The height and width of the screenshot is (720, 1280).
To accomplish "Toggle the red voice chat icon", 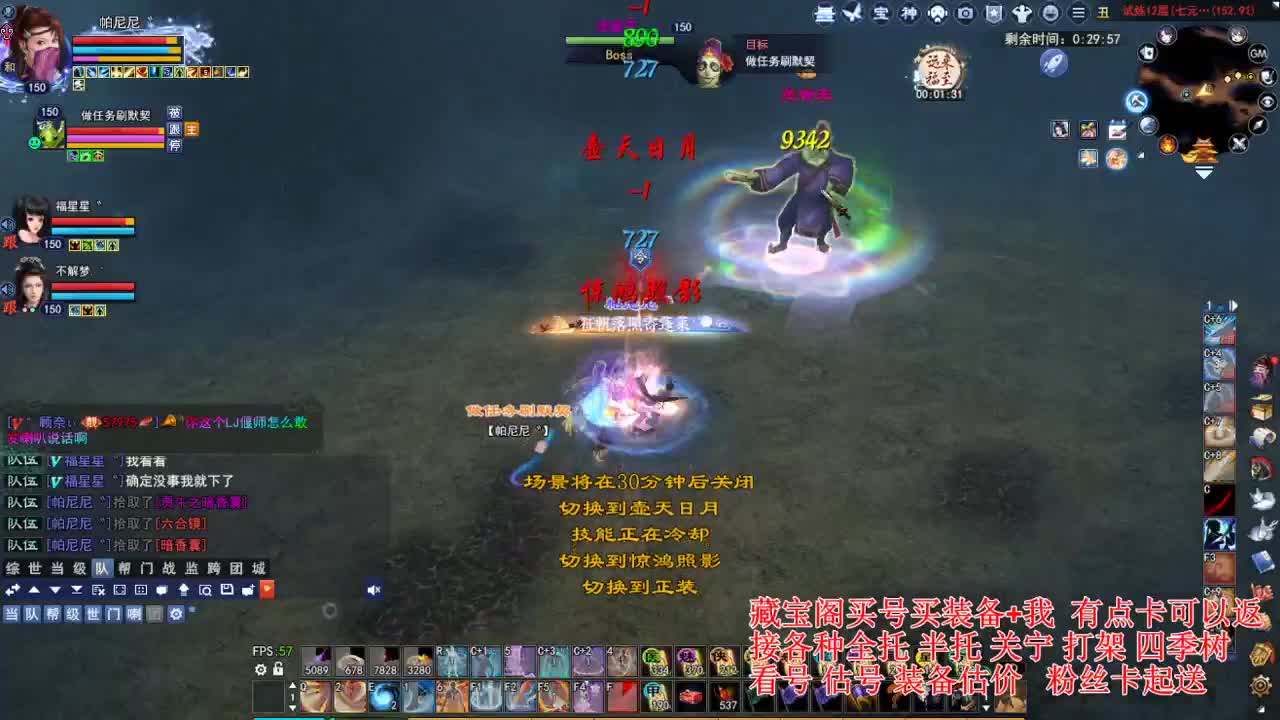I will point(268,588).
